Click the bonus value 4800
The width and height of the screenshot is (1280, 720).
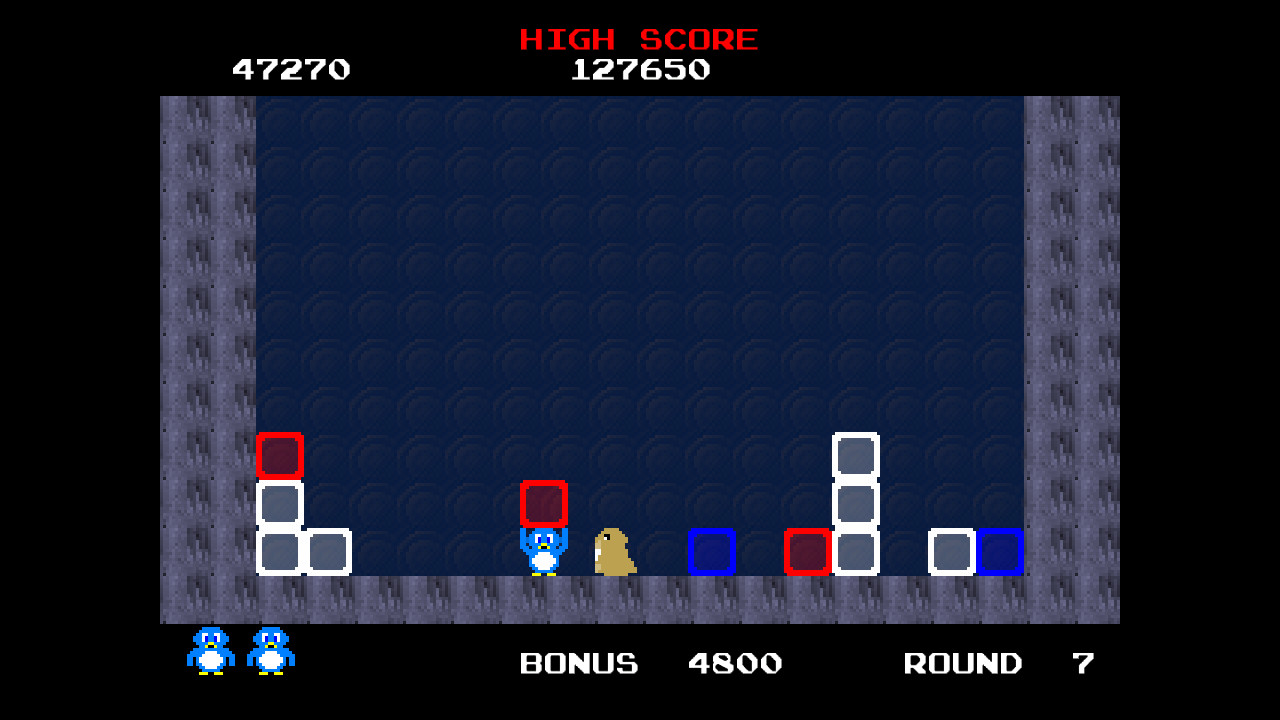735,663
